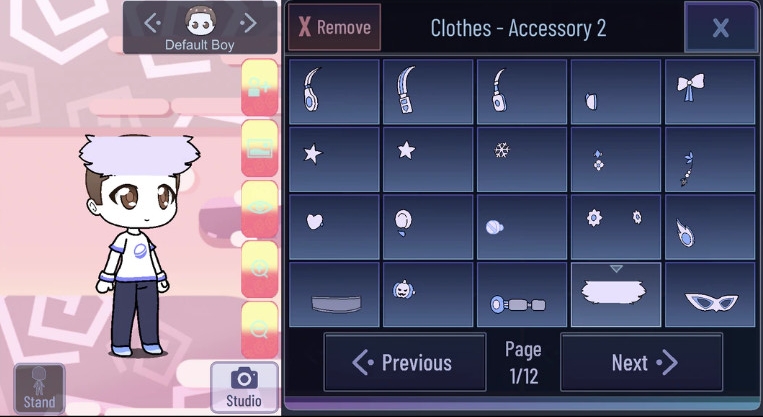Select the balloon accessory
The image size is (763, 417).
[428, 225]
